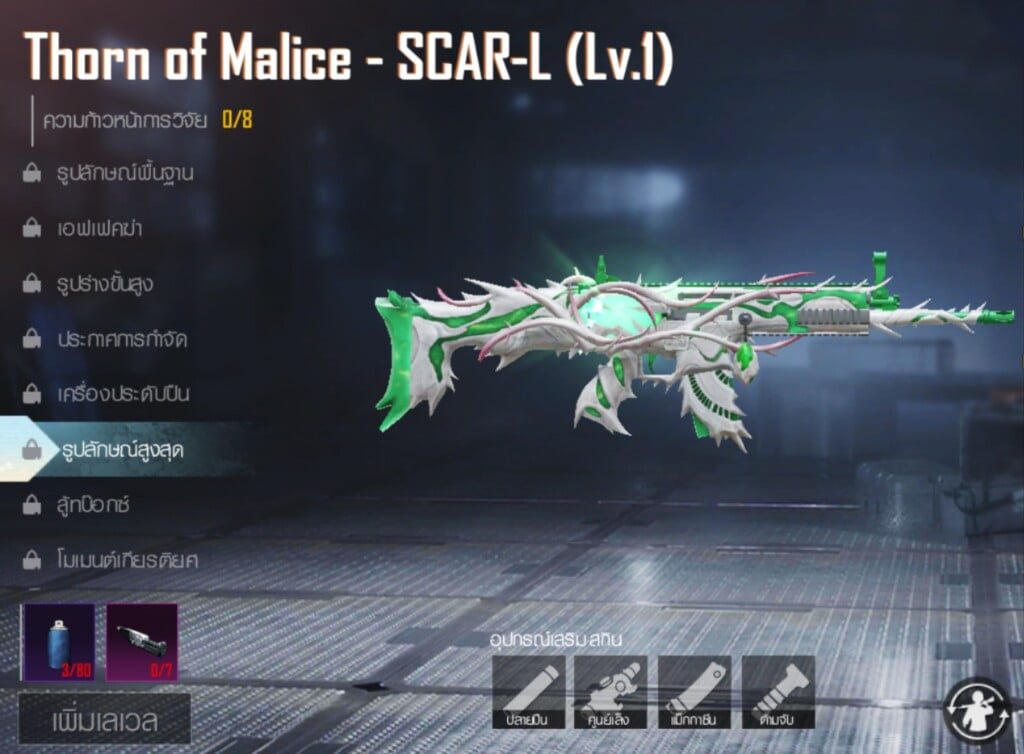
Task: Click the เพิ่มเลเวล level up button
Action: pos(105,719)
